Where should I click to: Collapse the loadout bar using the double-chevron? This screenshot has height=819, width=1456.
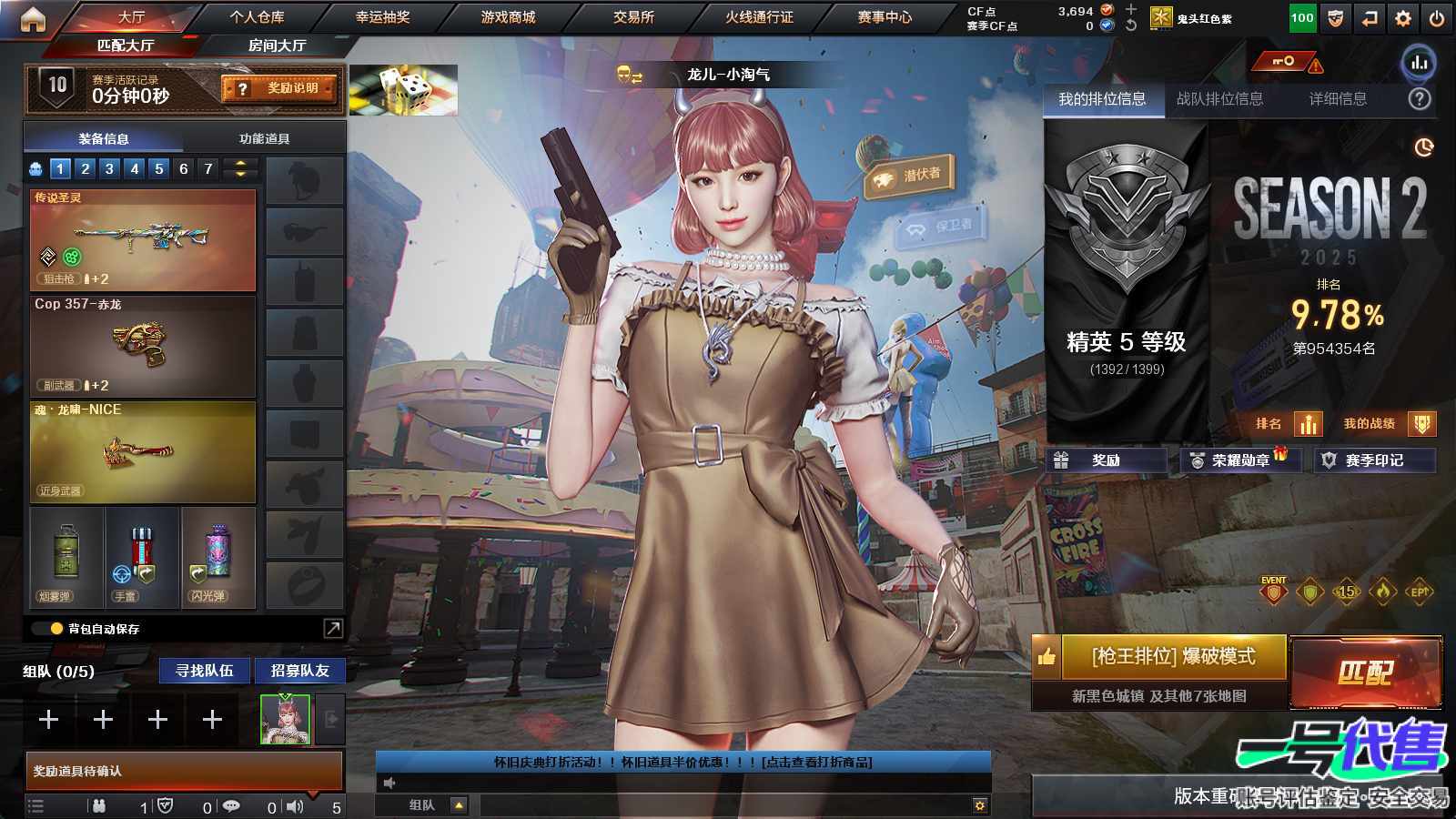(x=238, y=168)
